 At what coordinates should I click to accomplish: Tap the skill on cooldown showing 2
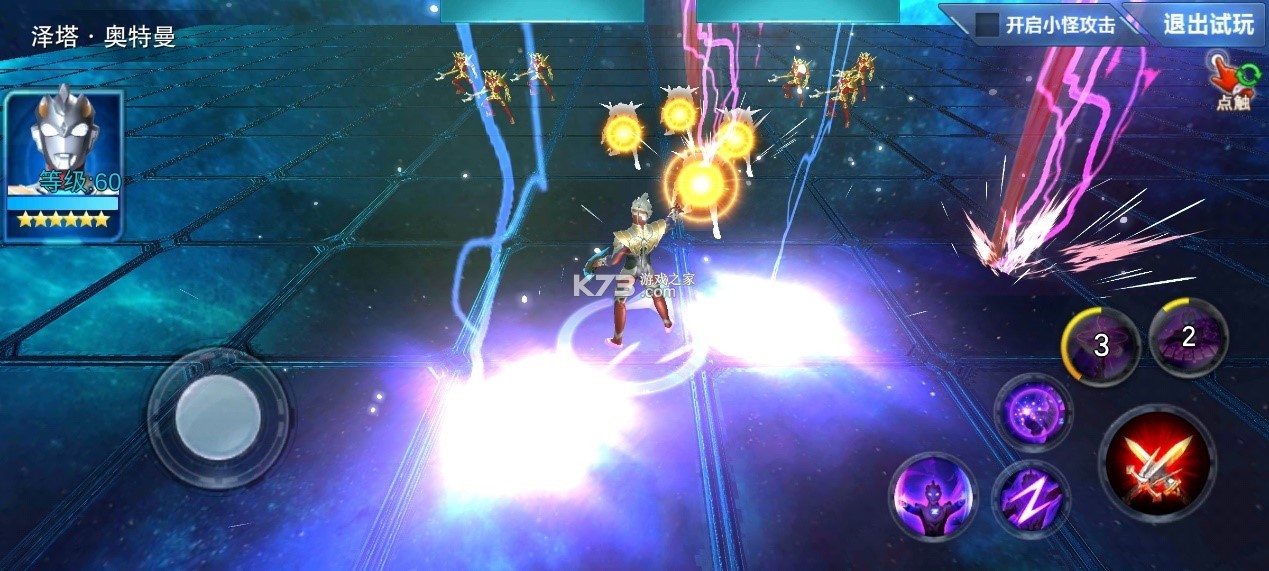tap(1188, 338)
